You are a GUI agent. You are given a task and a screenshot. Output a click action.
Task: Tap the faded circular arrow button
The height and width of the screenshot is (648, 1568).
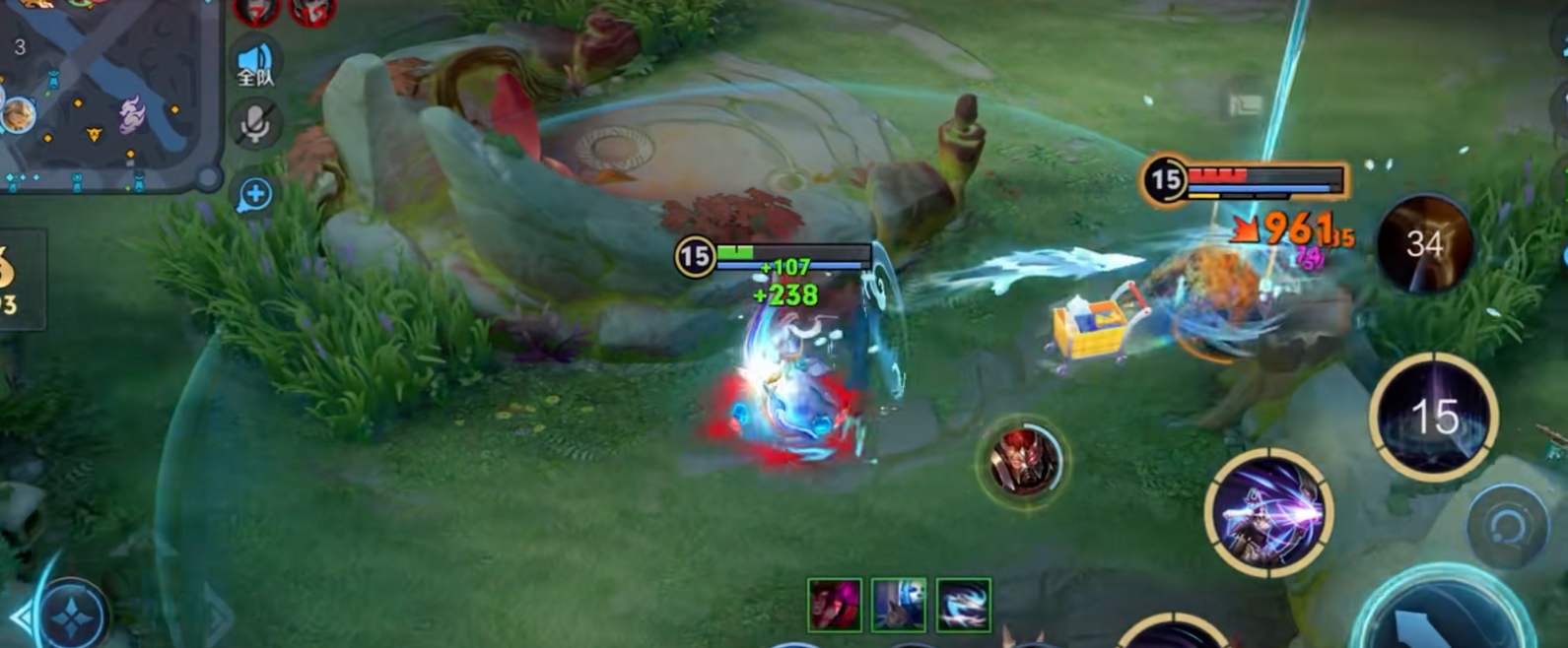pos(1505,527)
